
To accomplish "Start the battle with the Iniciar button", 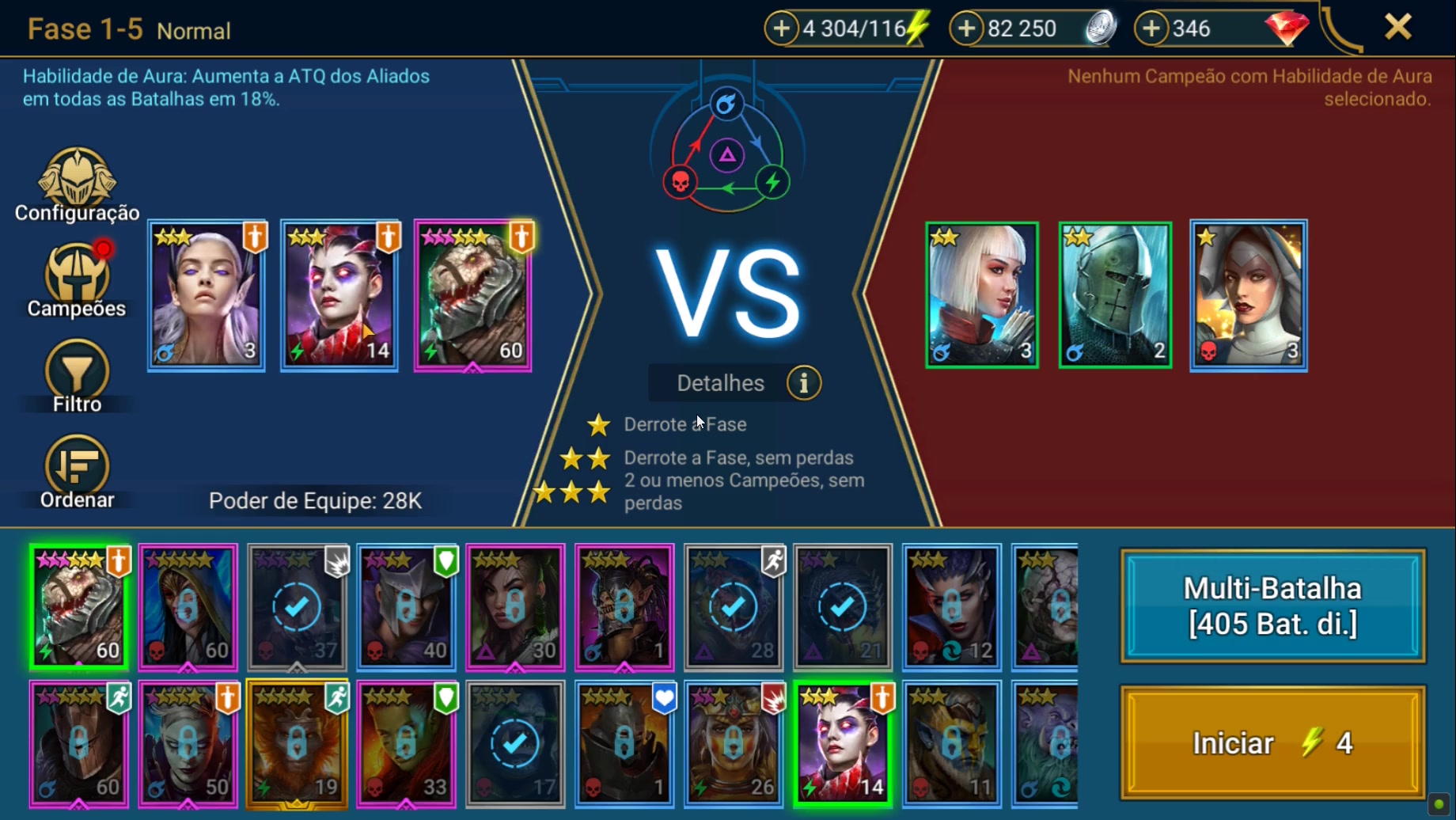I will [1272, 742].
